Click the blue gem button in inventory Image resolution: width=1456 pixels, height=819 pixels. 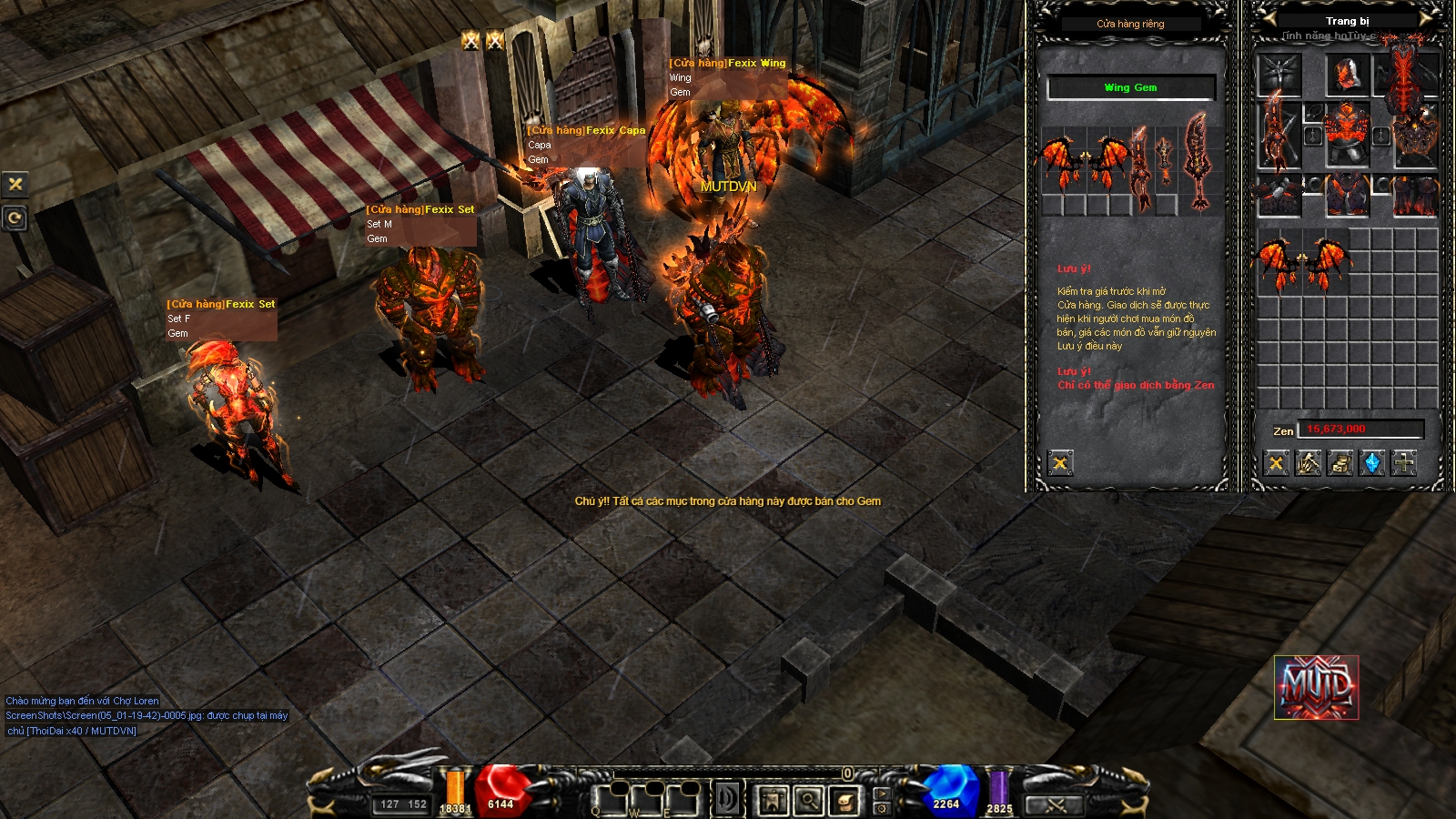click(x=1372, y=464)
